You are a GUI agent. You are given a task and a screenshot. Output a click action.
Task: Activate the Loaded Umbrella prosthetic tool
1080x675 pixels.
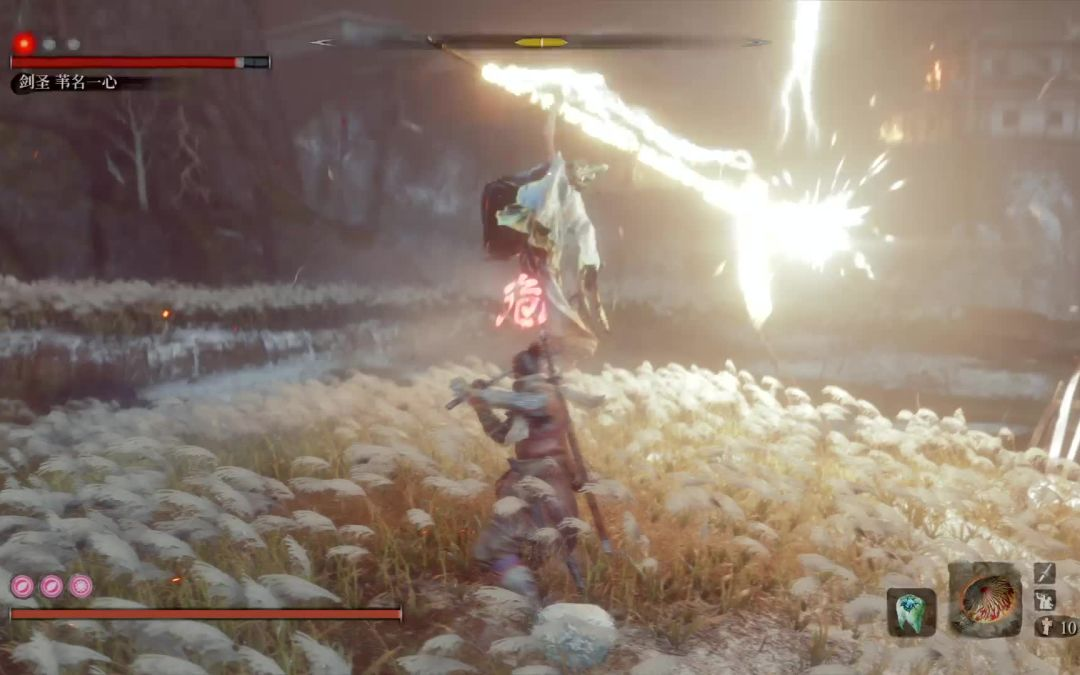(x=985, y=600)
